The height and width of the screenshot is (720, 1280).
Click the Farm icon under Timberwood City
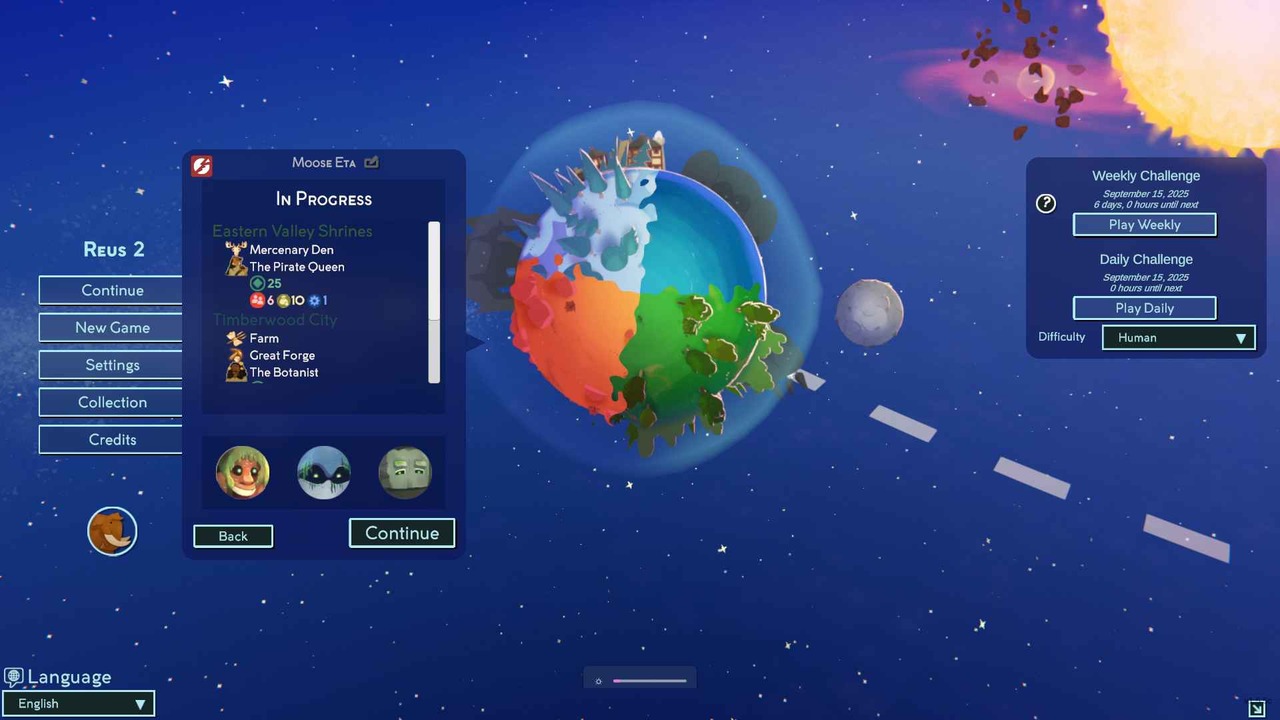(x=237, y=338)
